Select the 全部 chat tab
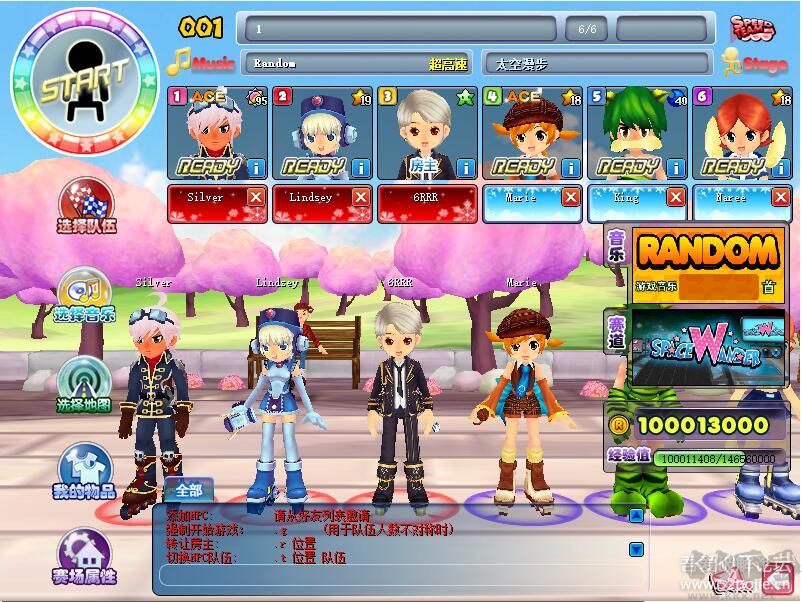Image resolution: width=802 pixels, height=602 pixels. pyautogui.click(x=188, y=490)
